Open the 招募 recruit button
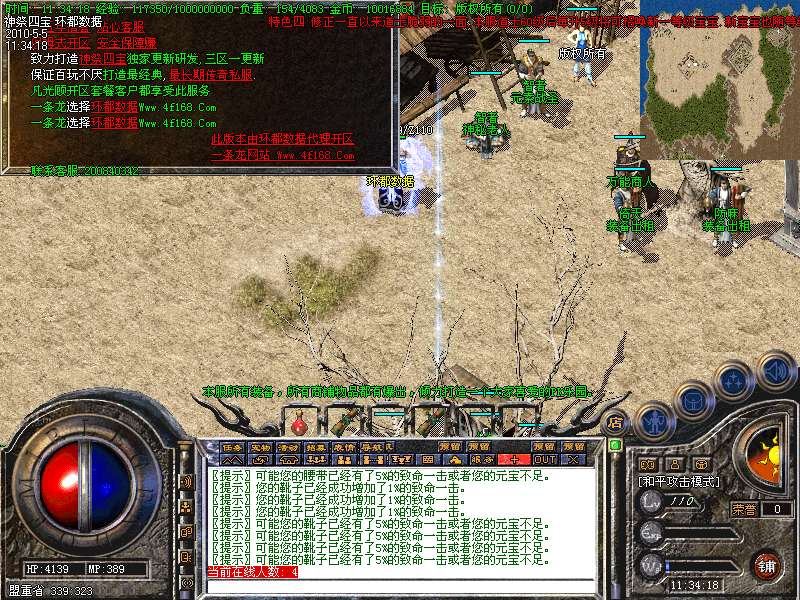Screen dimensions: 800x600 coord(316,447)
